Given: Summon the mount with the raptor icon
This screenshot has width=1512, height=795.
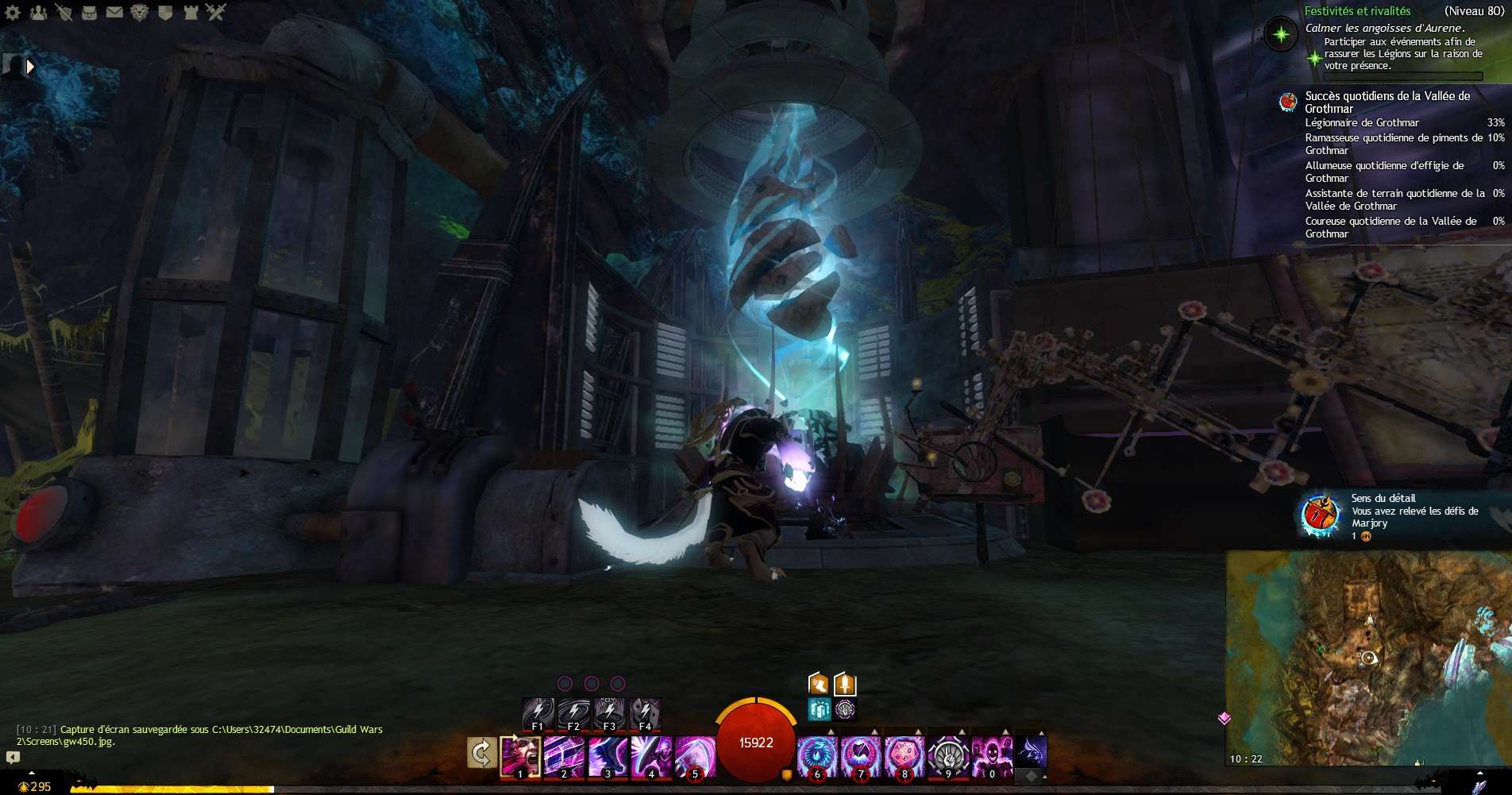Looking at the screenshot, I should pyautogui.click(x=1031, y=750).
